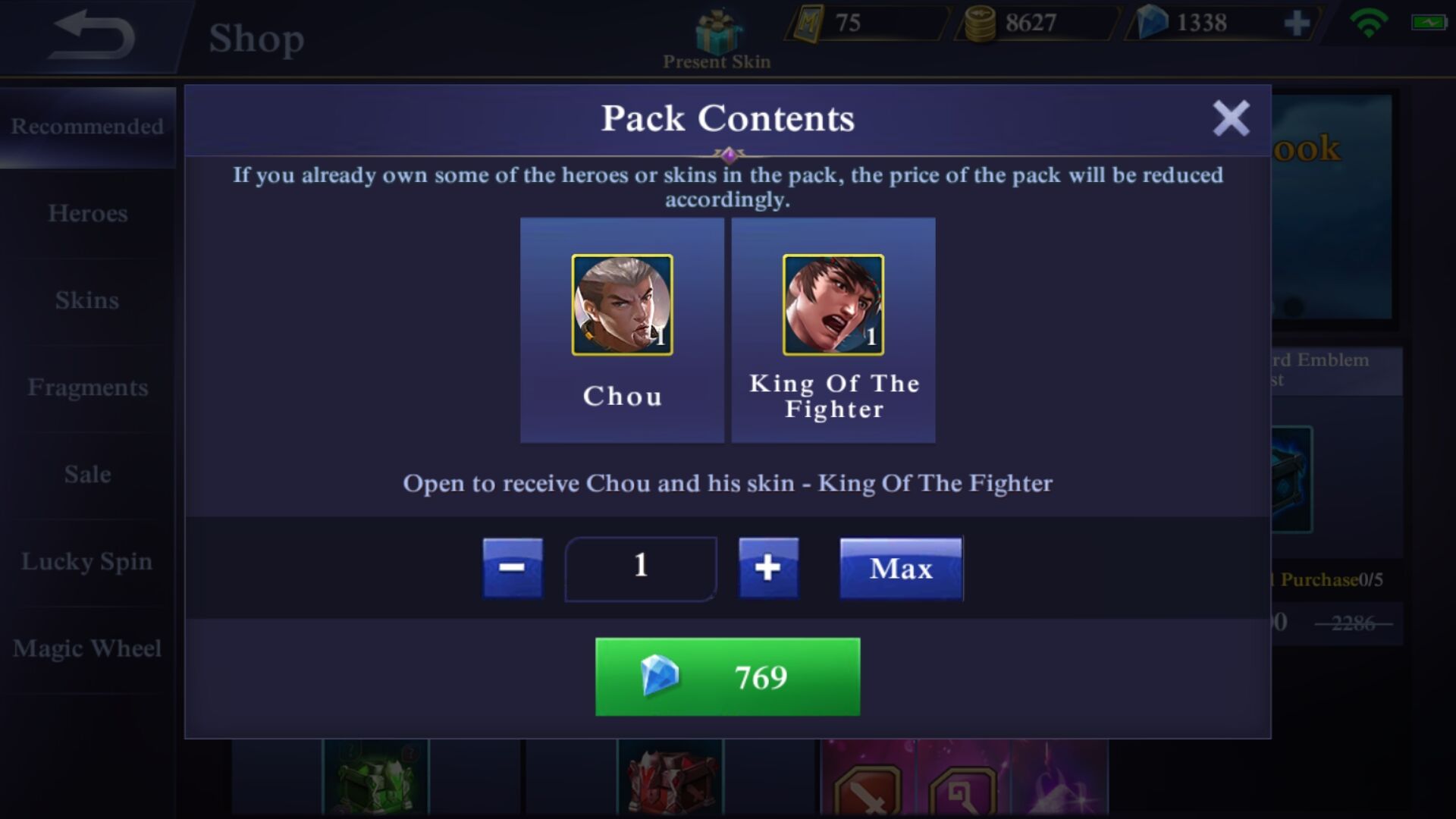1456x819 pixels.
Task: Open the Present Skin gift
Action: coord(717,39)
